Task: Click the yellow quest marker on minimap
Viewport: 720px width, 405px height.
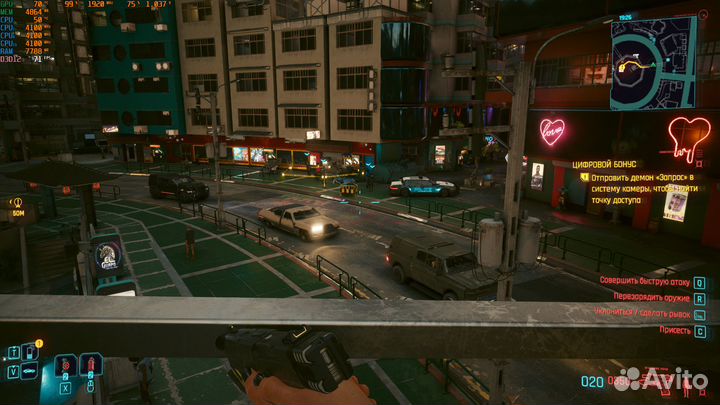Action: (623, 66)
